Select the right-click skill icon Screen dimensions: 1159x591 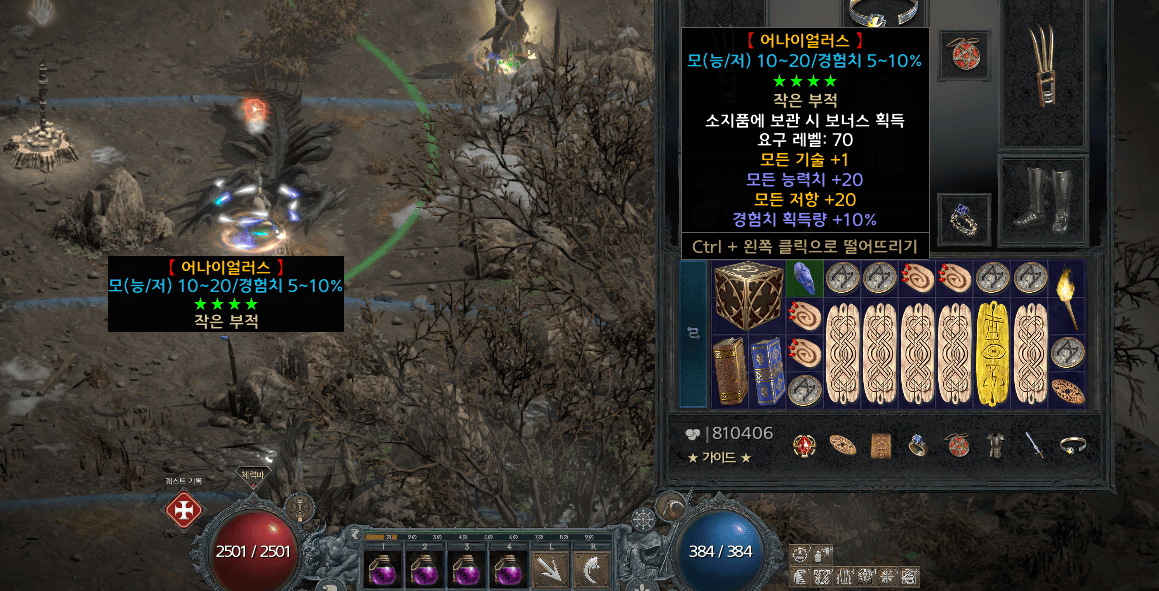pyautogui.click(x=590, y=571)
